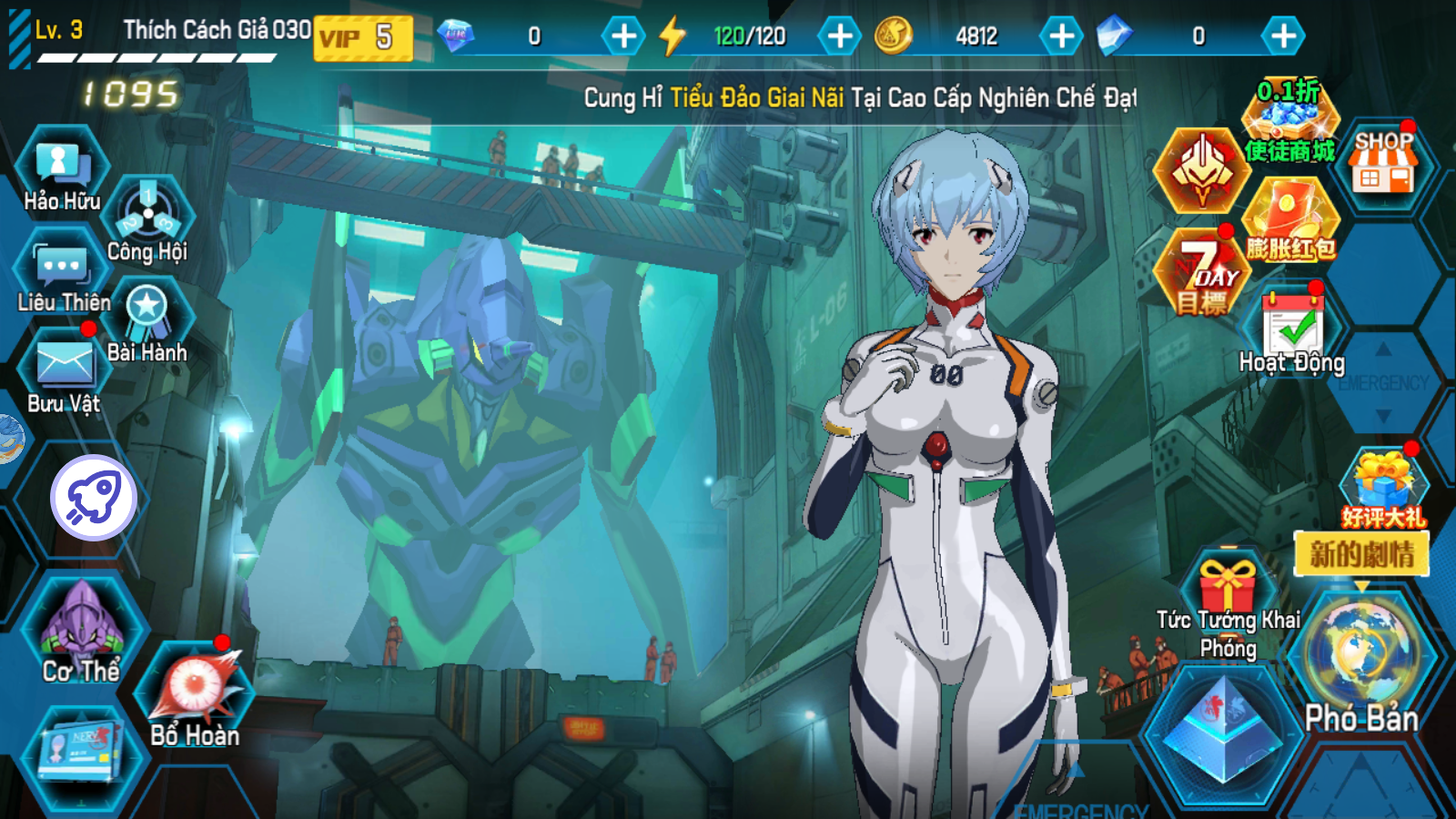Add gold coins with the plus button
This screenshot has width=1456, height=819.
coord(1061,36)
